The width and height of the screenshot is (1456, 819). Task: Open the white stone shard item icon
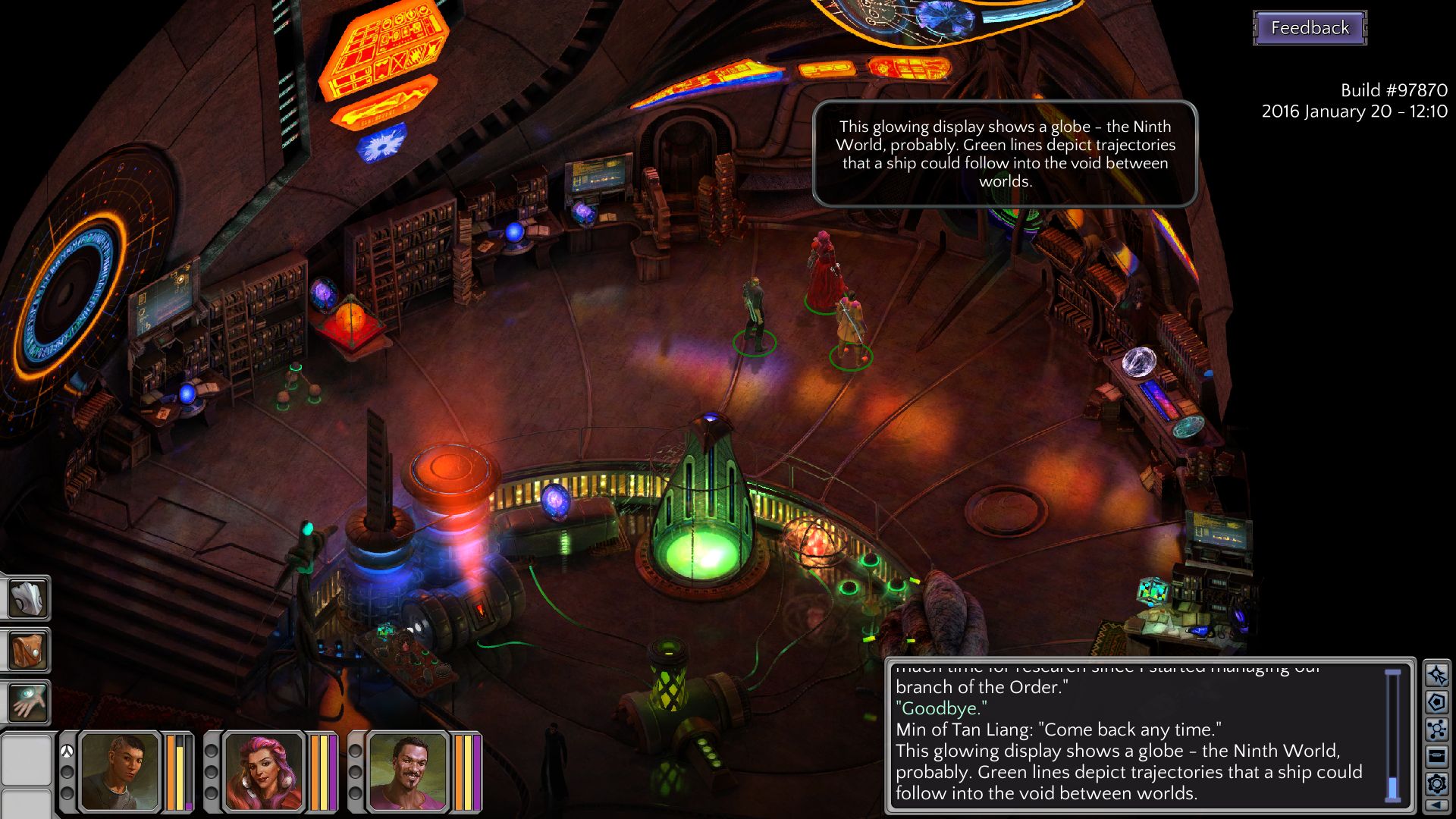(x=27, y=598)
